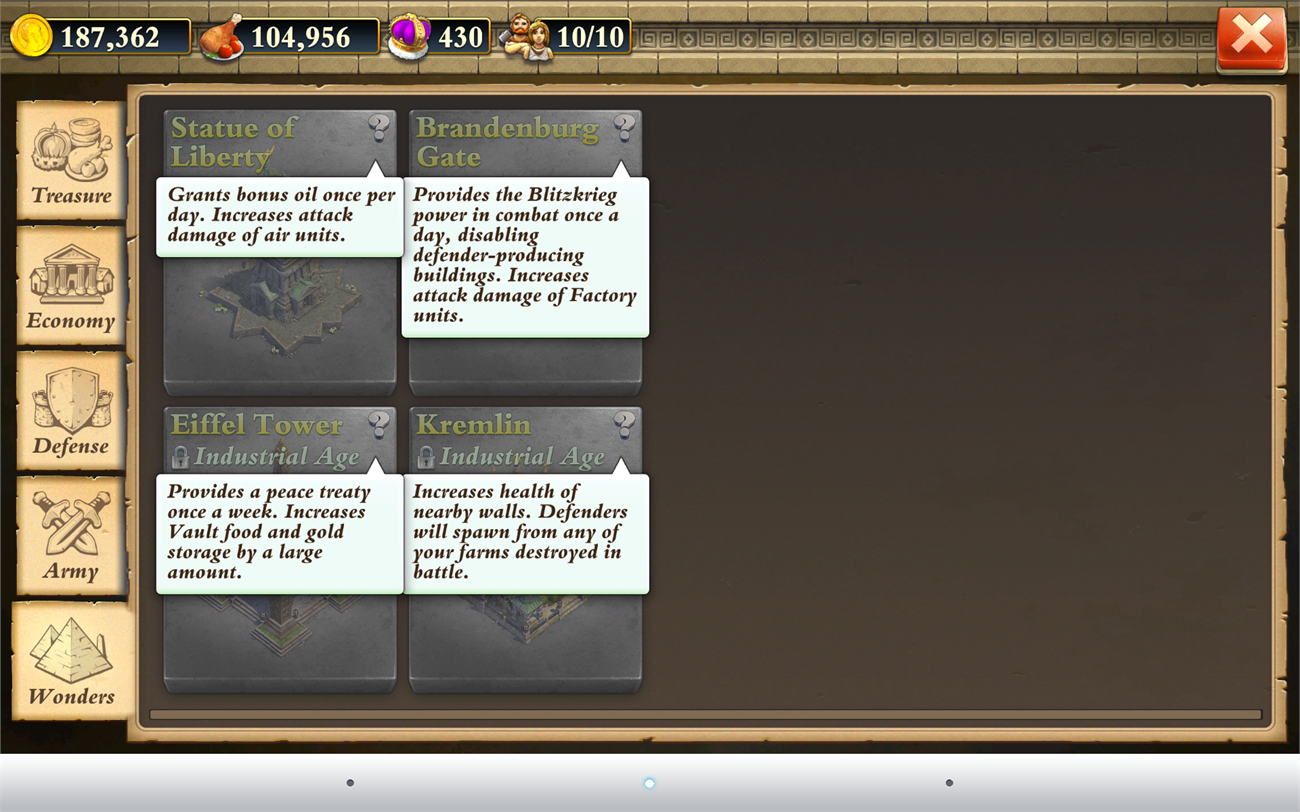
Task: Select the Statue of Liberty wonder card
Action: pos(280,320)
